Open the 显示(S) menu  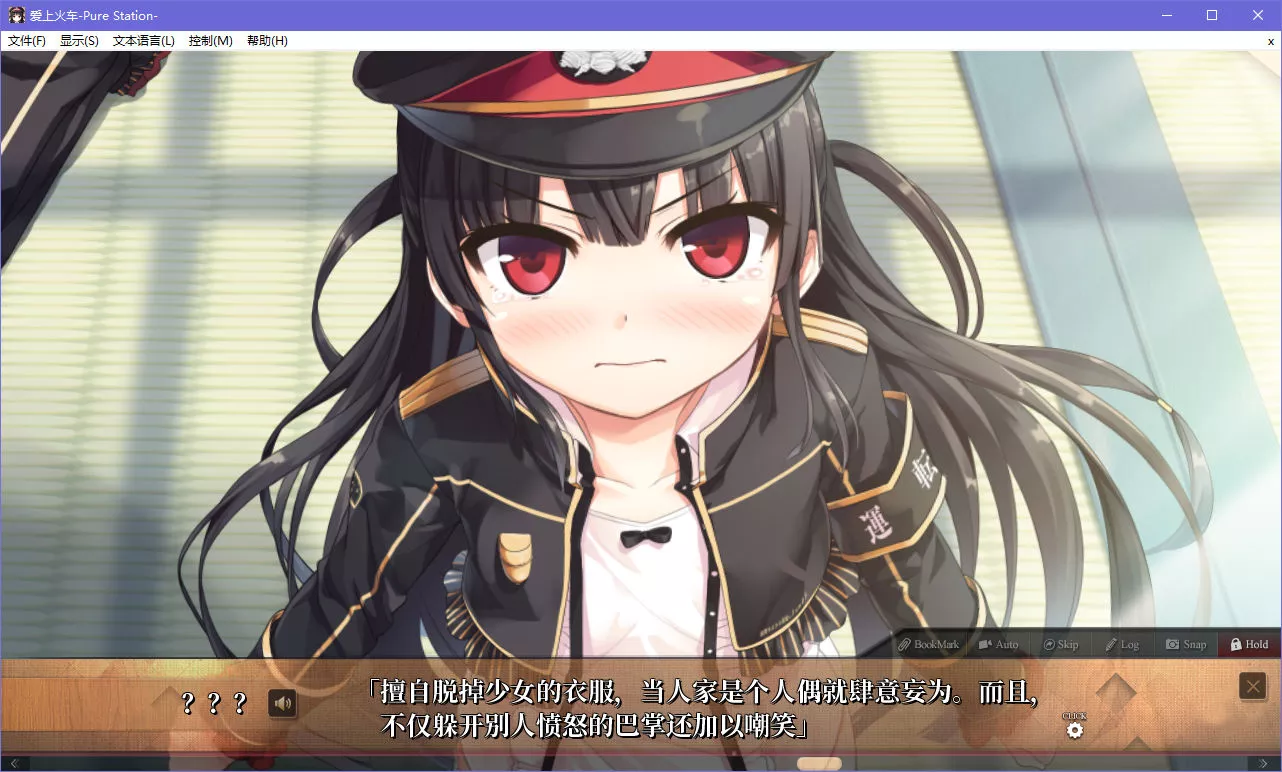click(79, 41)
